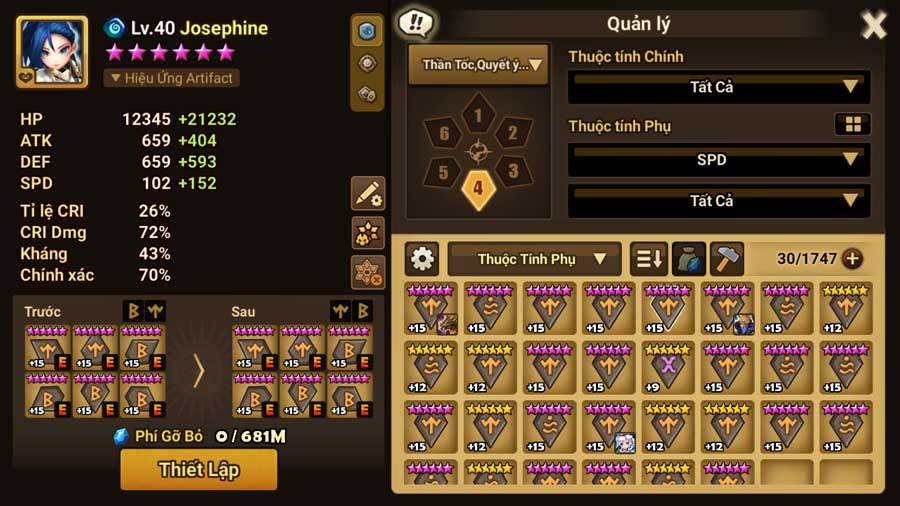The height and width of the screenshot is (506, 900).
Task: Select rune slot 4 on the hexagon
Action: [478, 187]
